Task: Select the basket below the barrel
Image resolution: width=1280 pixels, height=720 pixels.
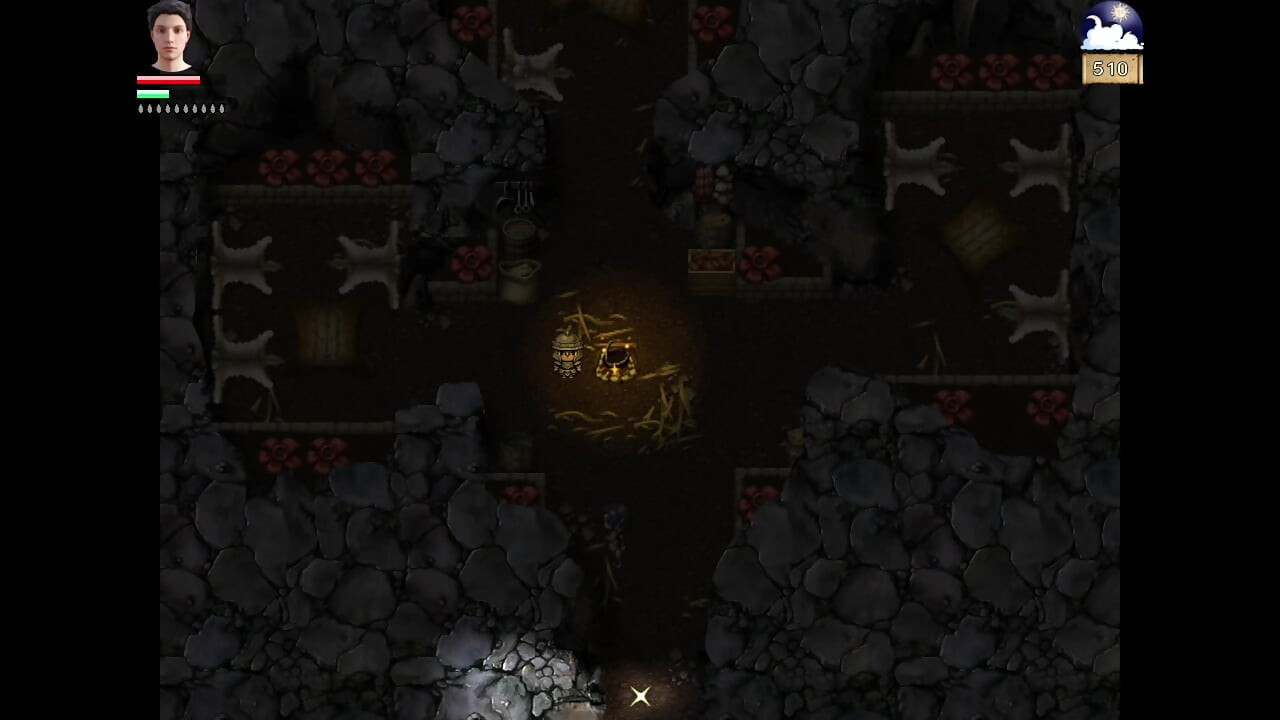Action: [x=521, y=270]
